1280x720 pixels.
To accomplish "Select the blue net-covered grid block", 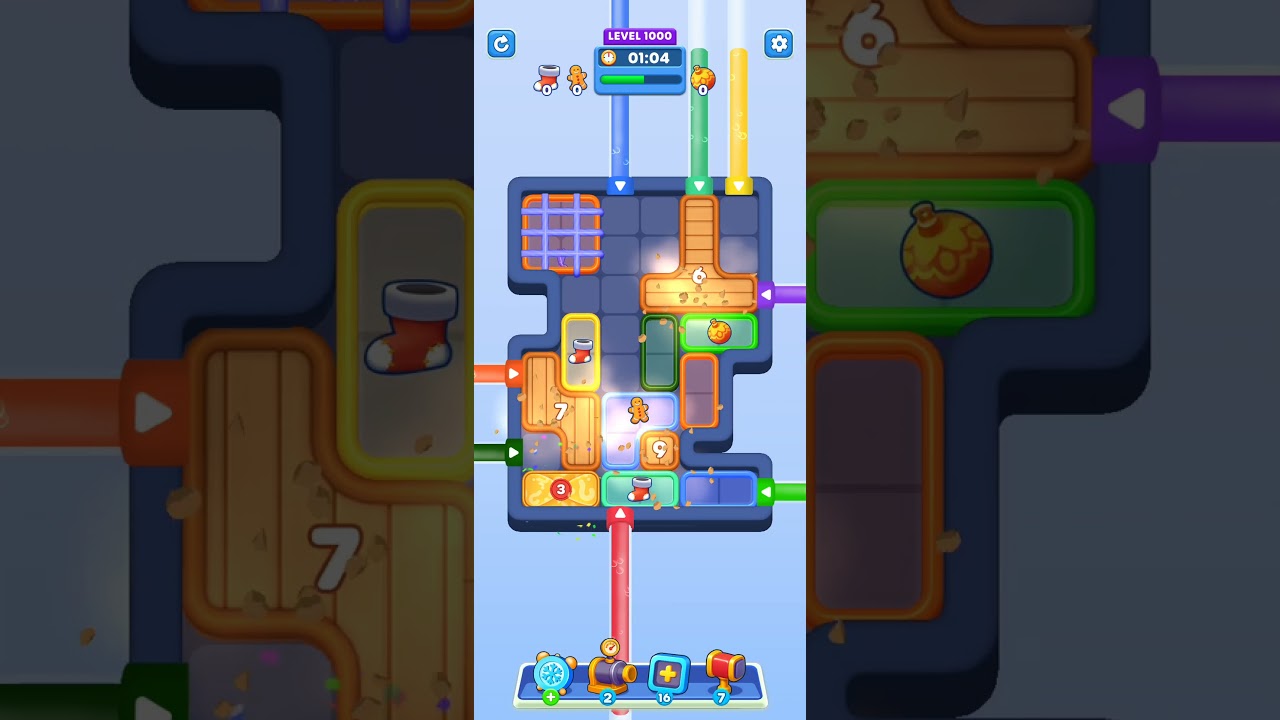I will pos(560,232).
